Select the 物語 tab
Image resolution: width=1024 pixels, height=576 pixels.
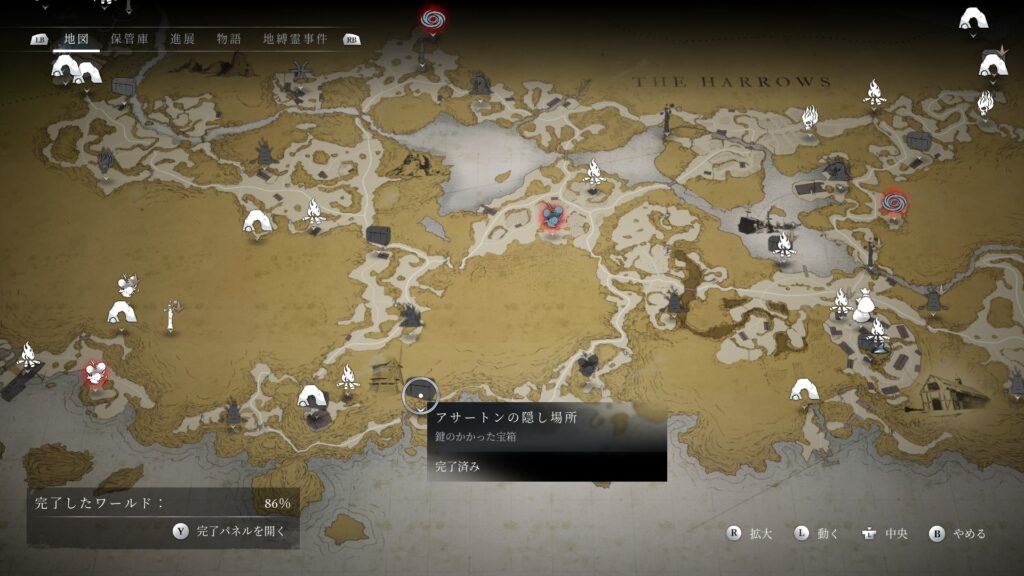pyautogui.click(x=229, y=39)
